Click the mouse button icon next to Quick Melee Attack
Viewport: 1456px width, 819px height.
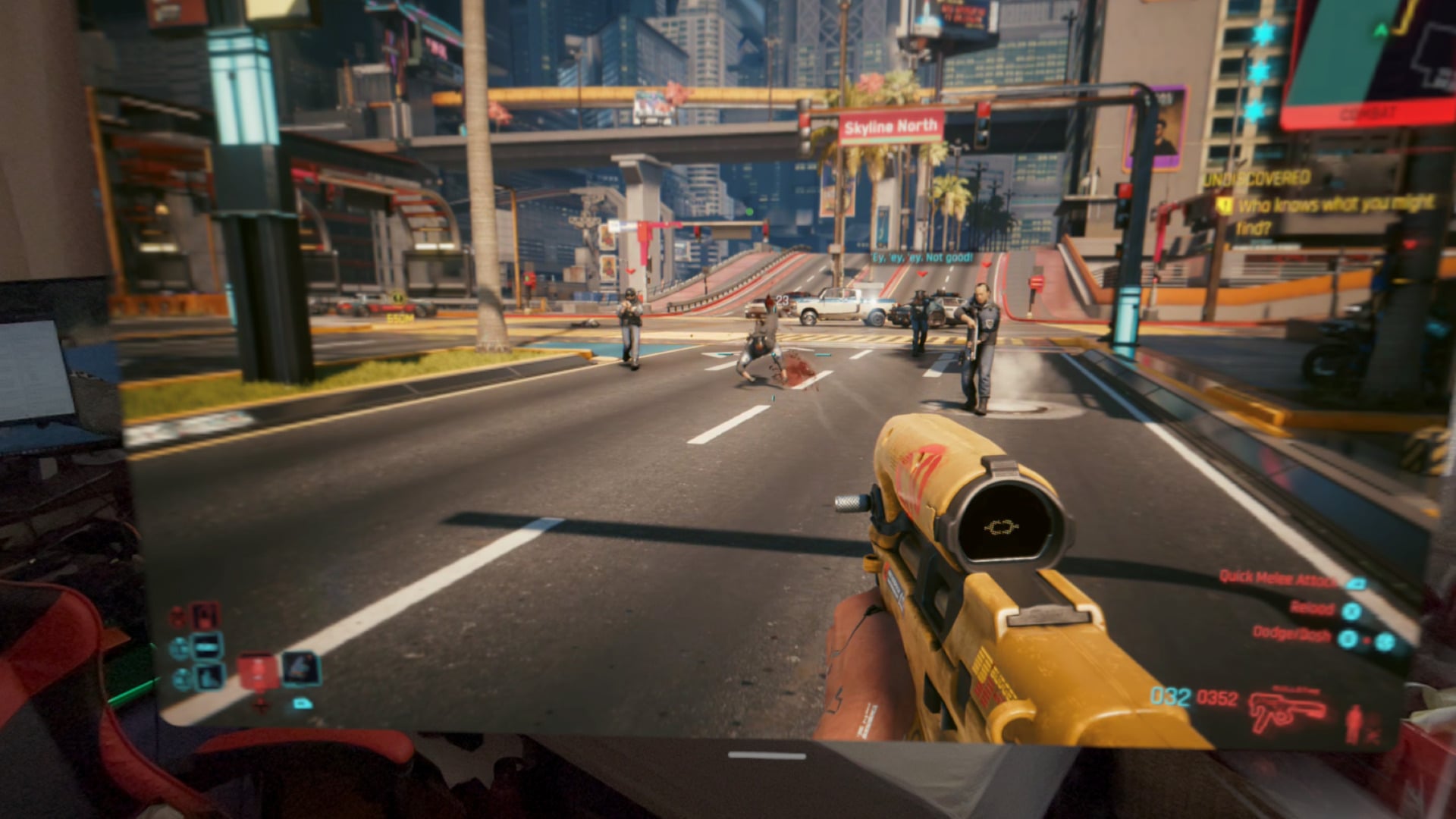click(1357, 584)
